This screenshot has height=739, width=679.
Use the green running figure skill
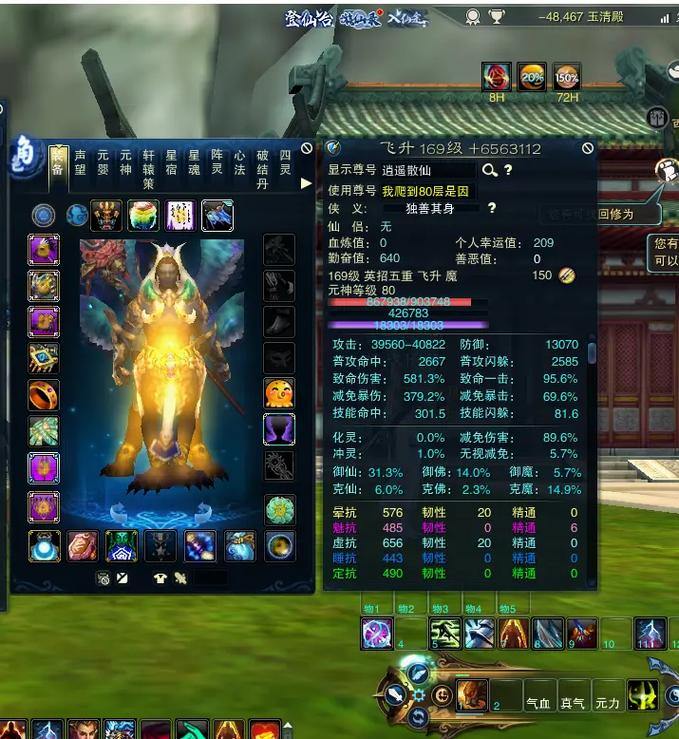tap(445, 633)
